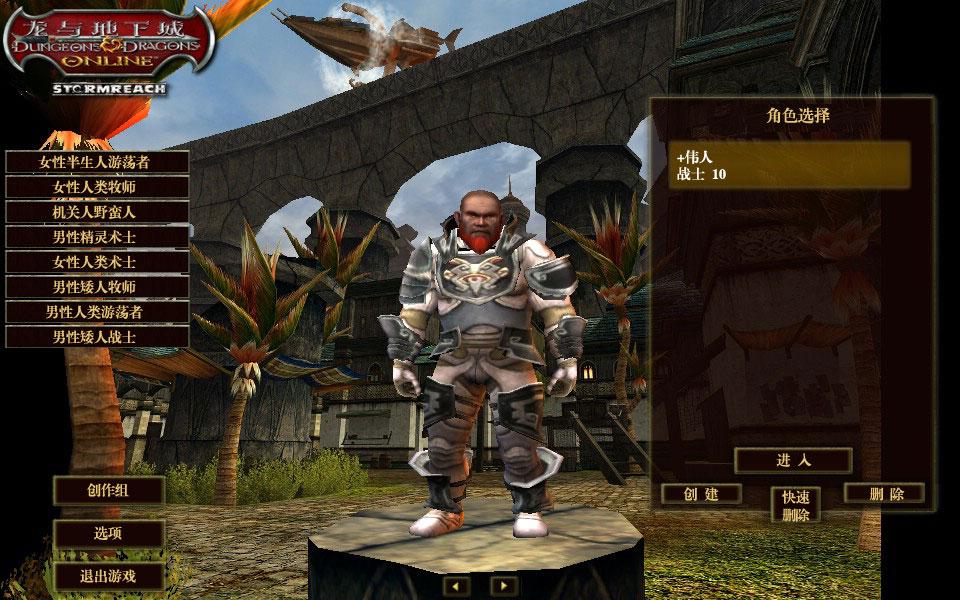Click the 删除 delete character button

tap(885, 494)
